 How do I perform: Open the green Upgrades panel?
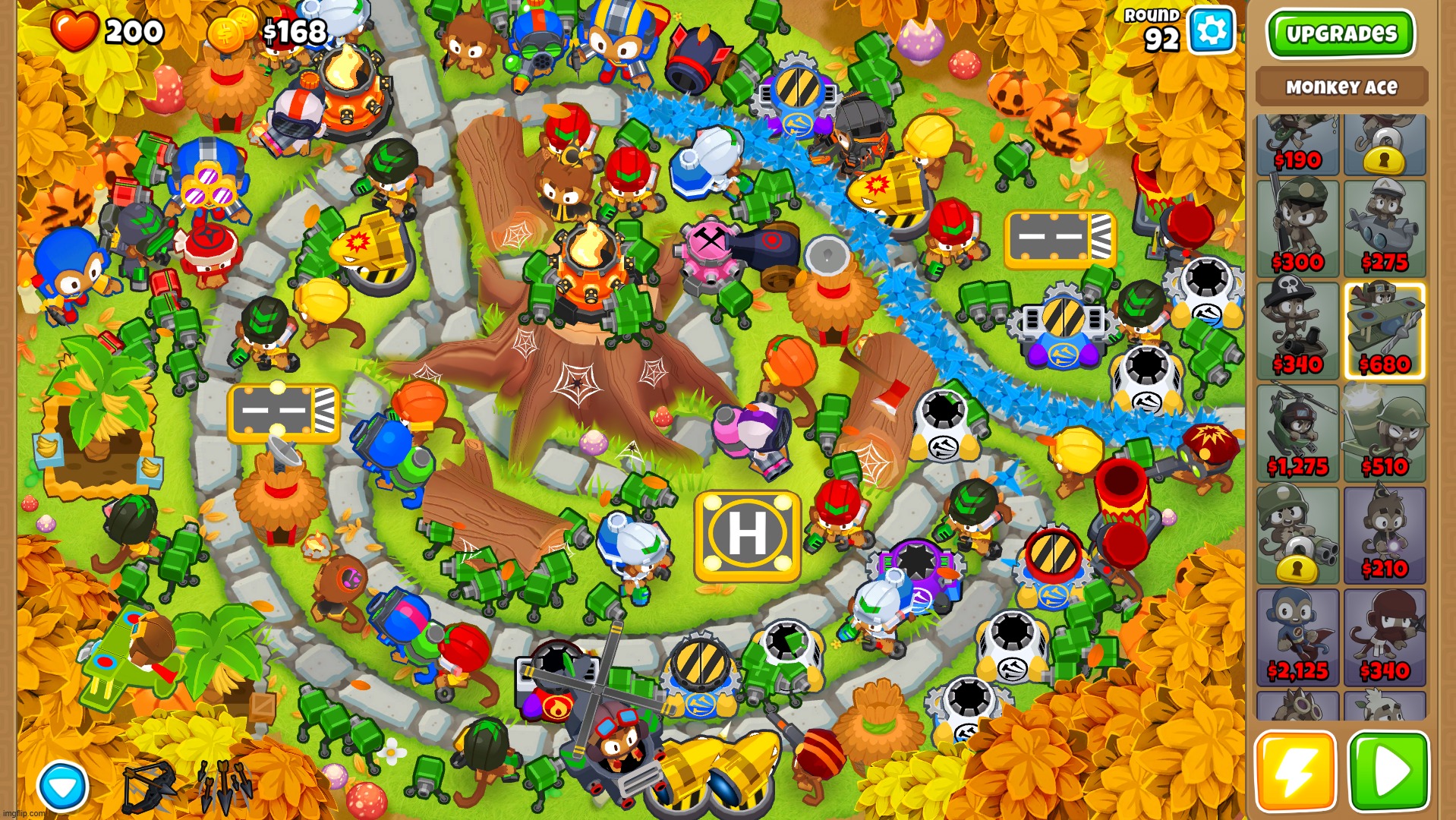coord(1341,33)
